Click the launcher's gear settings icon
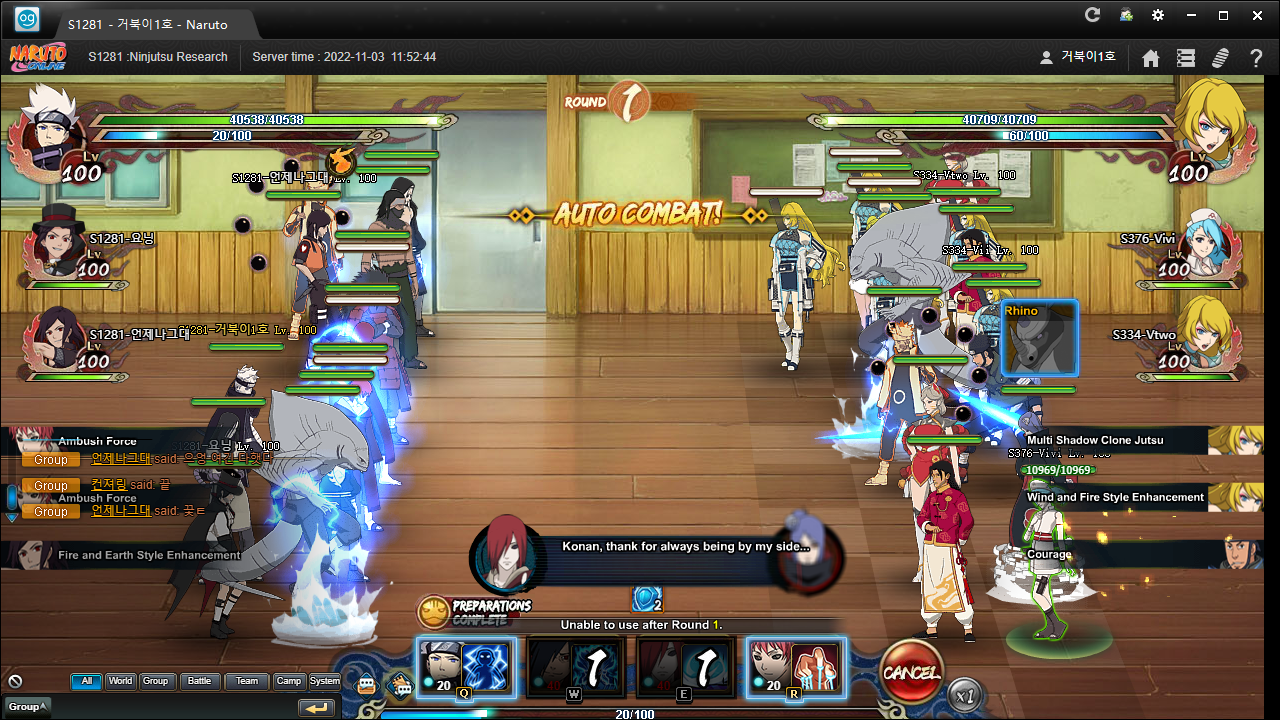 click(x=1158, y=15)
